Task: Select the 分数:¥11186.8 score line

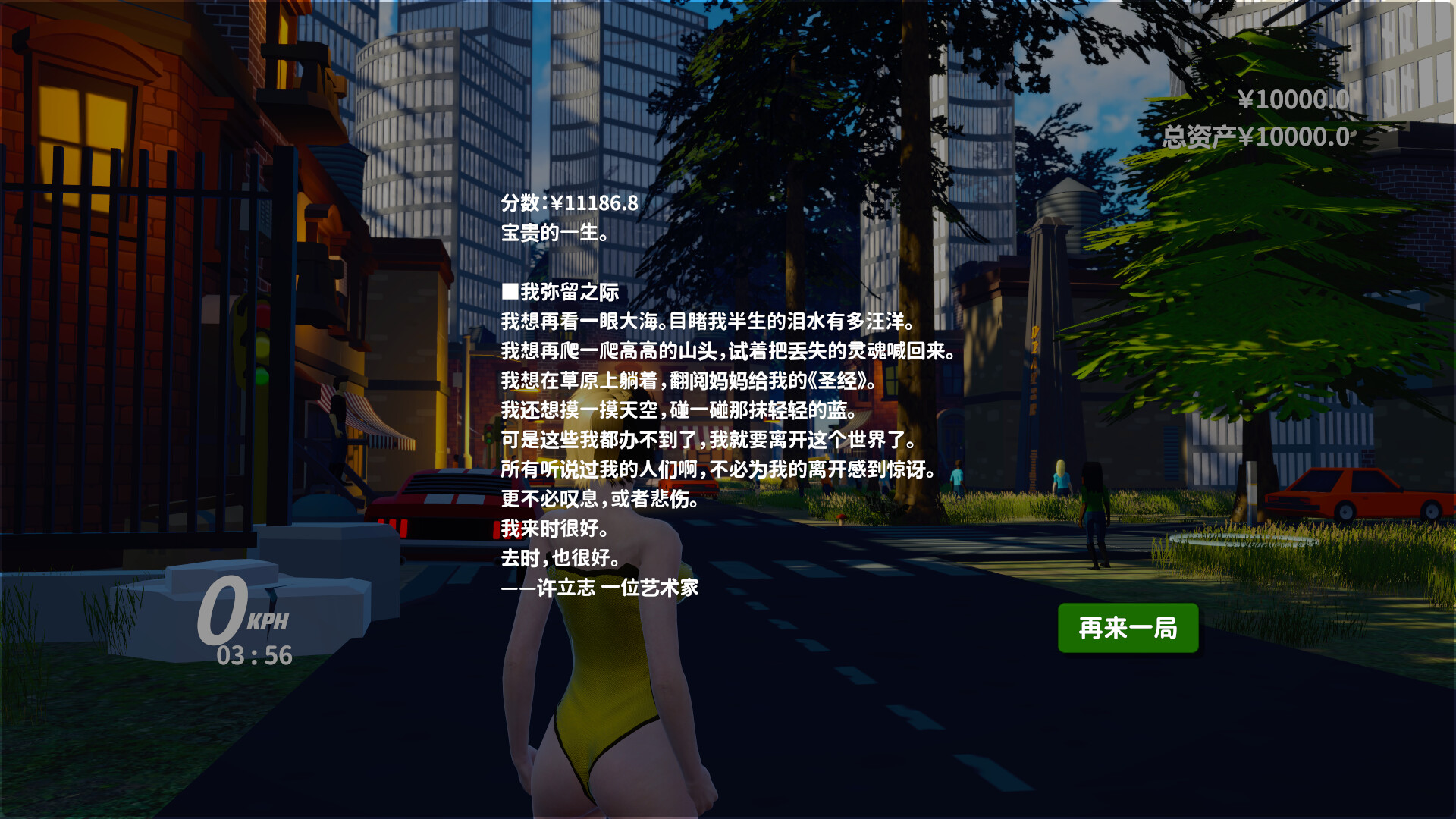Action: pos(571,204)
